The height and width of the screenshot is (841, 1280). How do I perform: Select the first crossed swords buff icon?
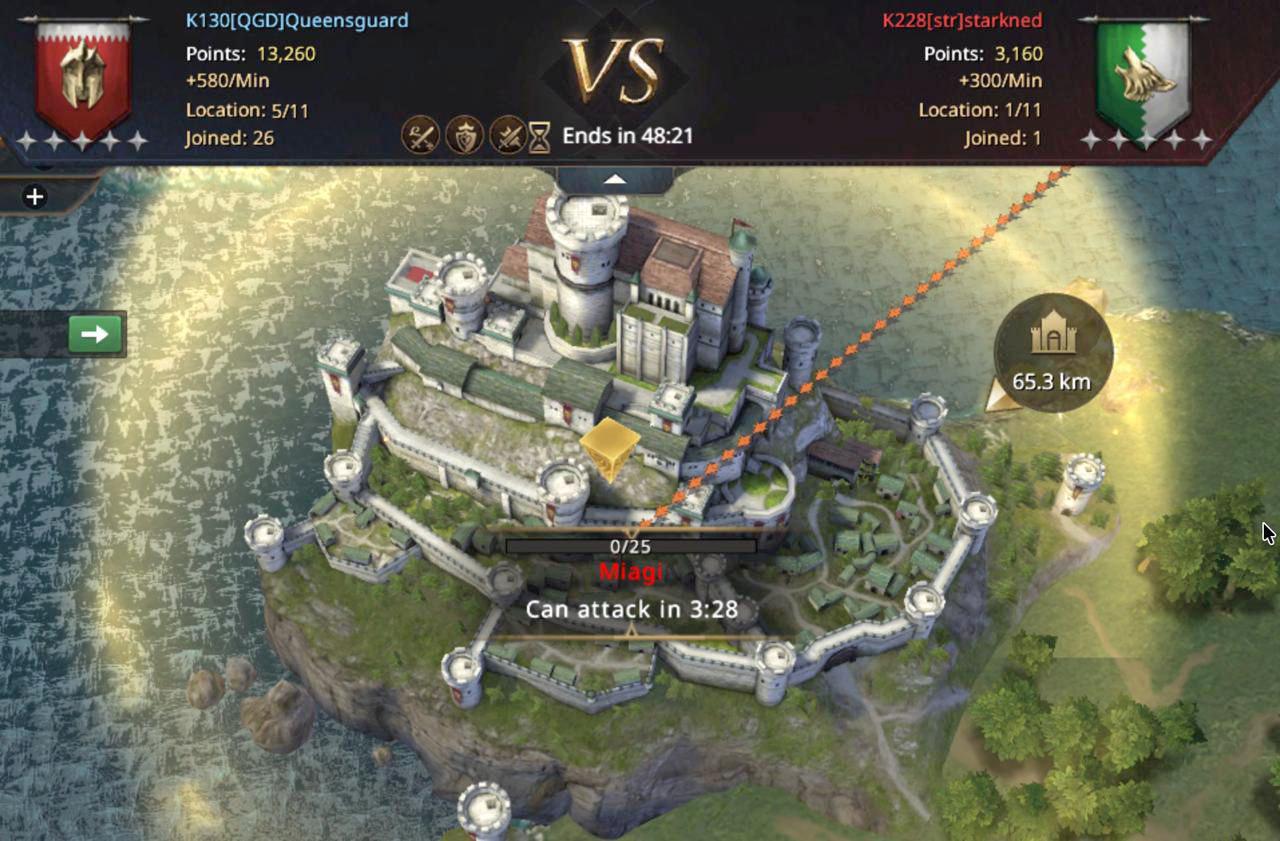420,135
